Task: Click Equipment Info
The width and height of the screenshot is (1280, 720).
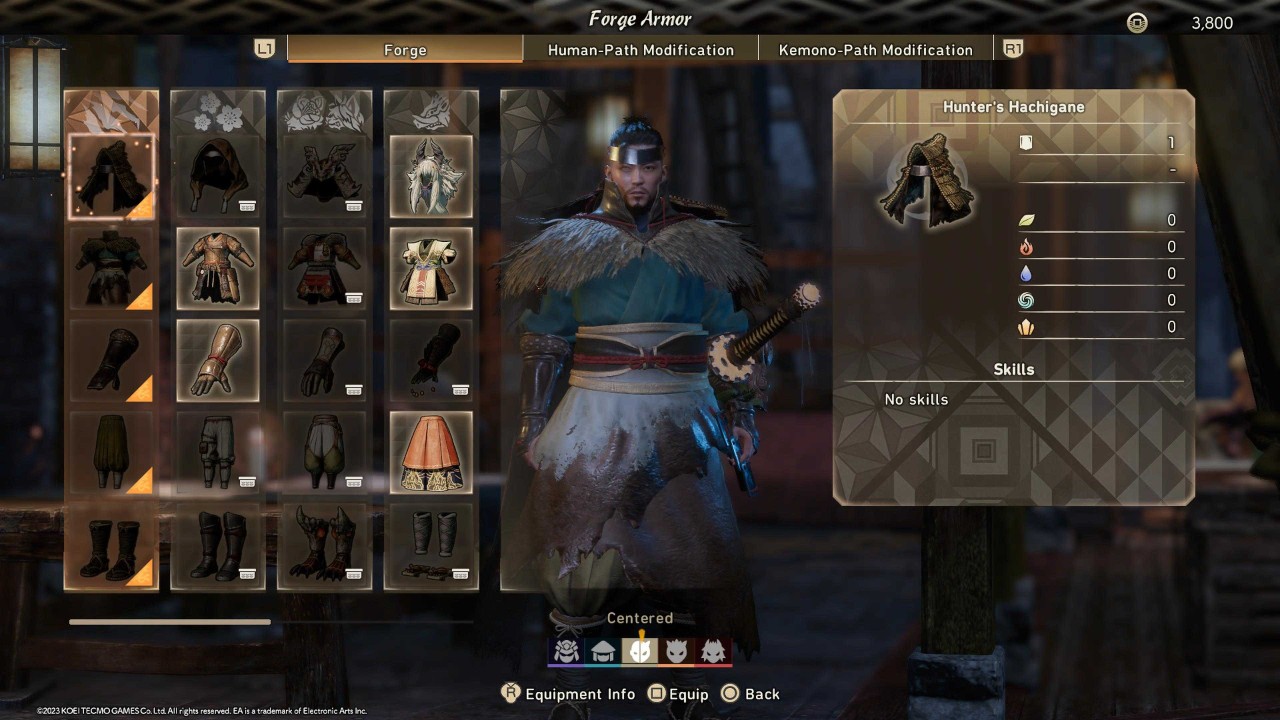Action: 569,693
